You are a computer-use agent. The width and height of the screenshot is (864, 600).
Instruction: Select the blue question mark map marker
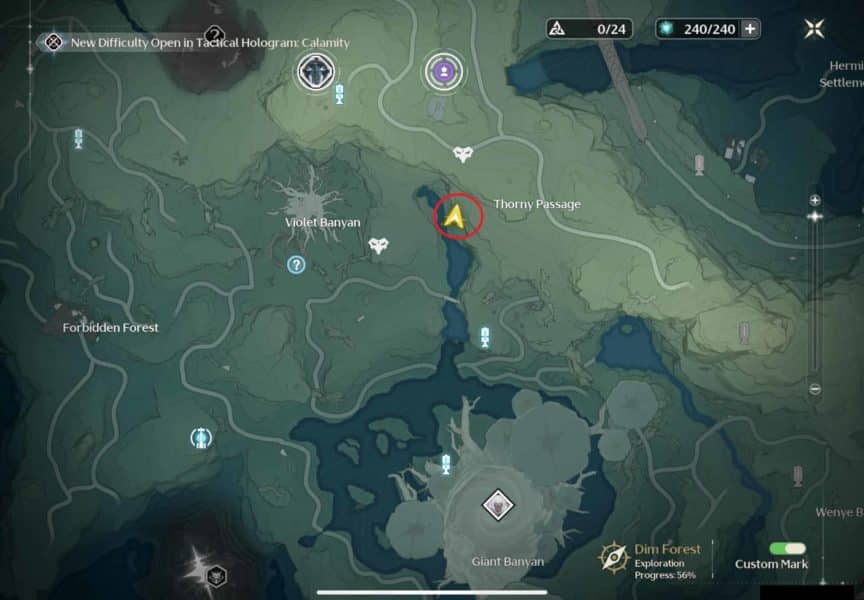click(x=296, y=265)
